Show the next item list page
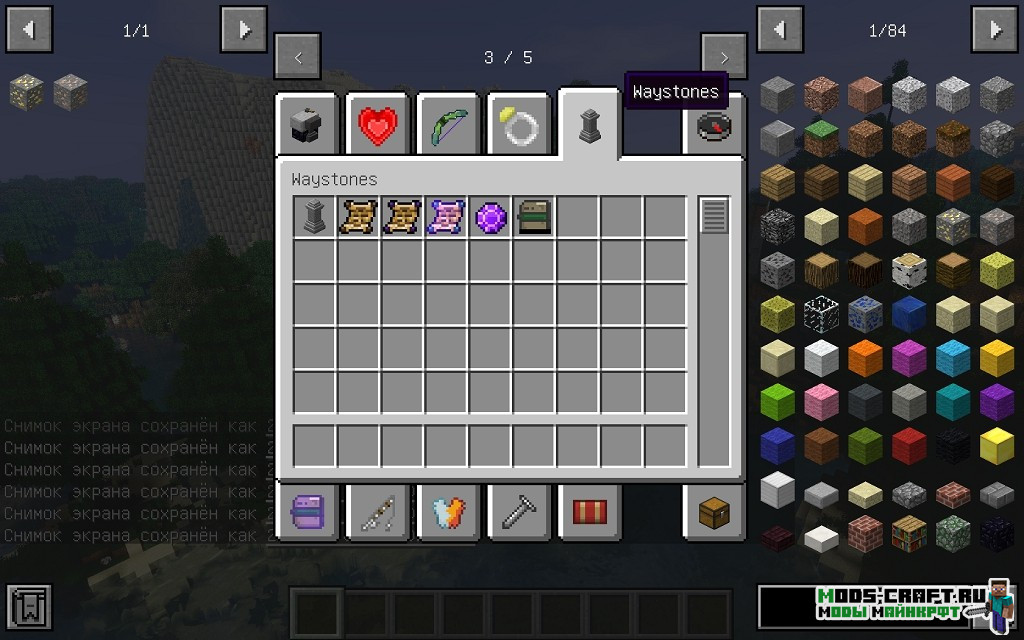 (x=995, y=30)
